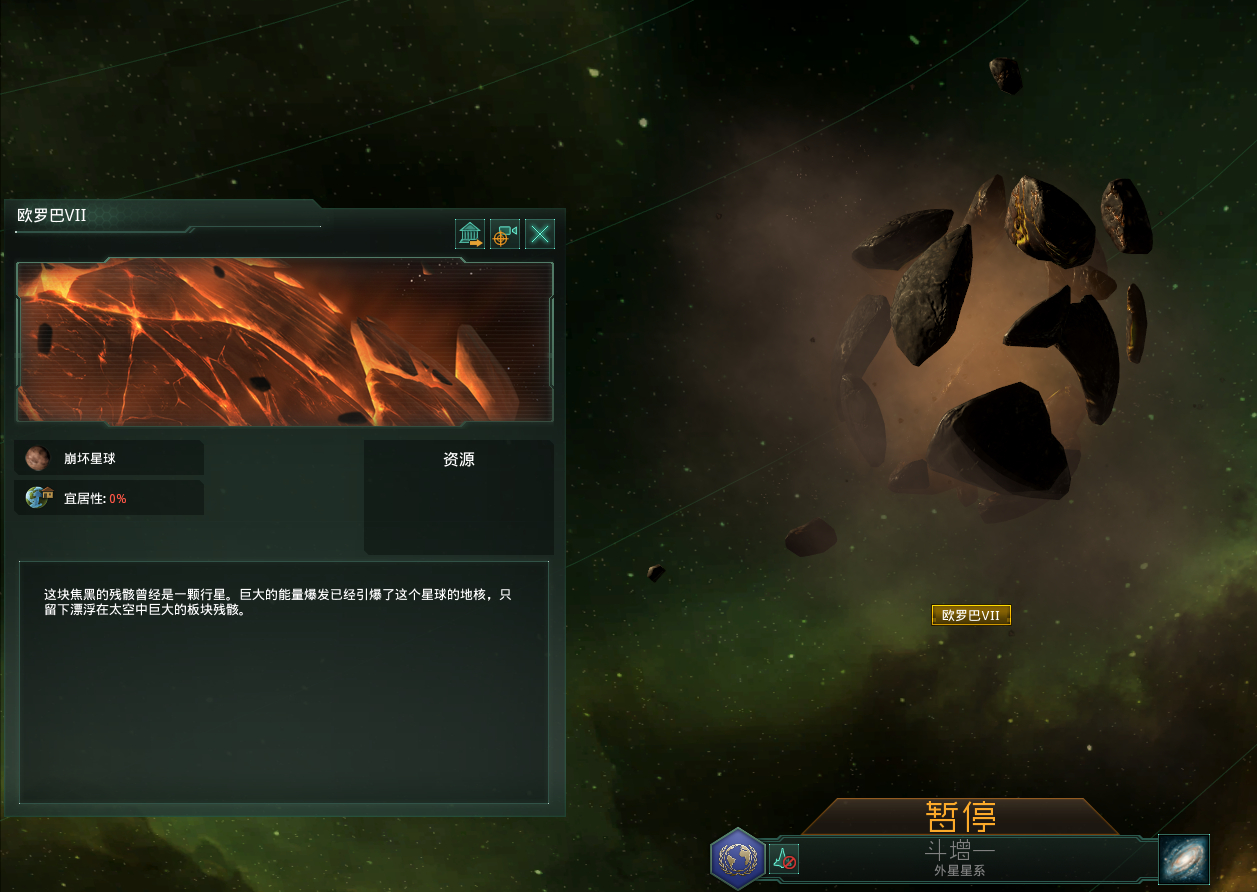This screenshot has height=892, width=1257.
Task: Select the 欧罗巴VII planet name label
Action: tap(971, 615)
